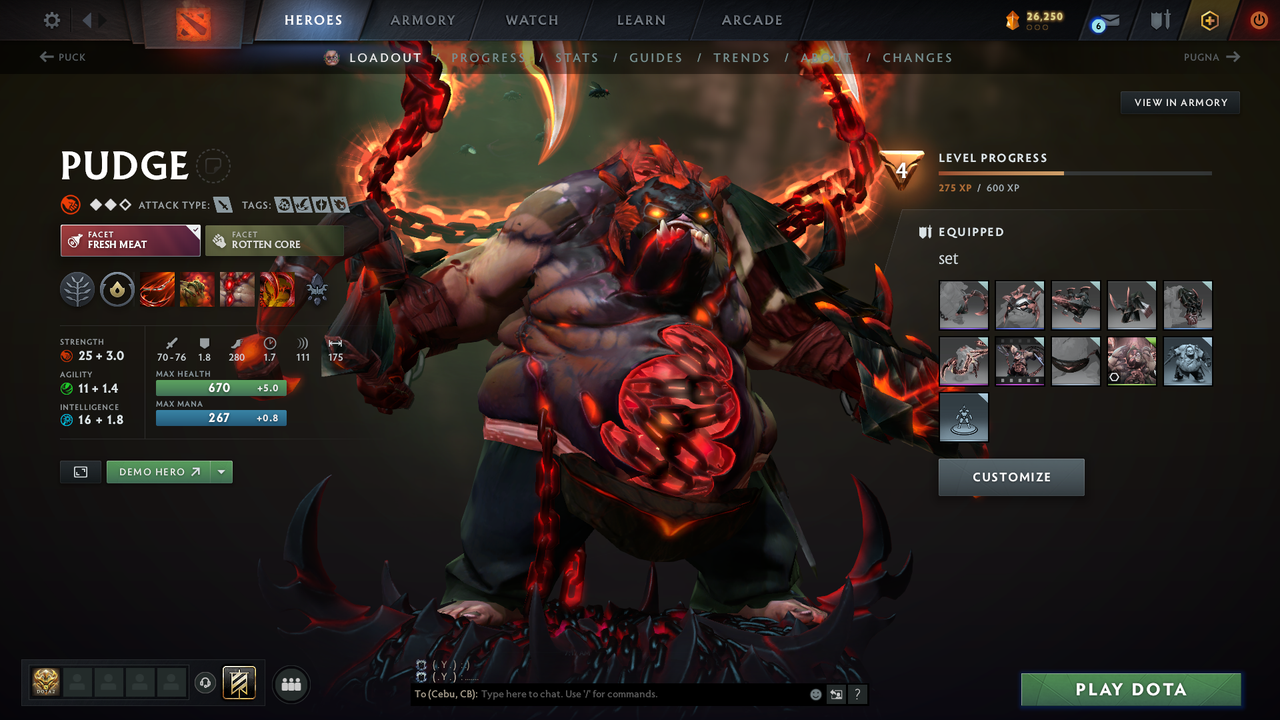1280x720 pixels.
Task: Click the voice chat headset icon
Action: [207, 683]
